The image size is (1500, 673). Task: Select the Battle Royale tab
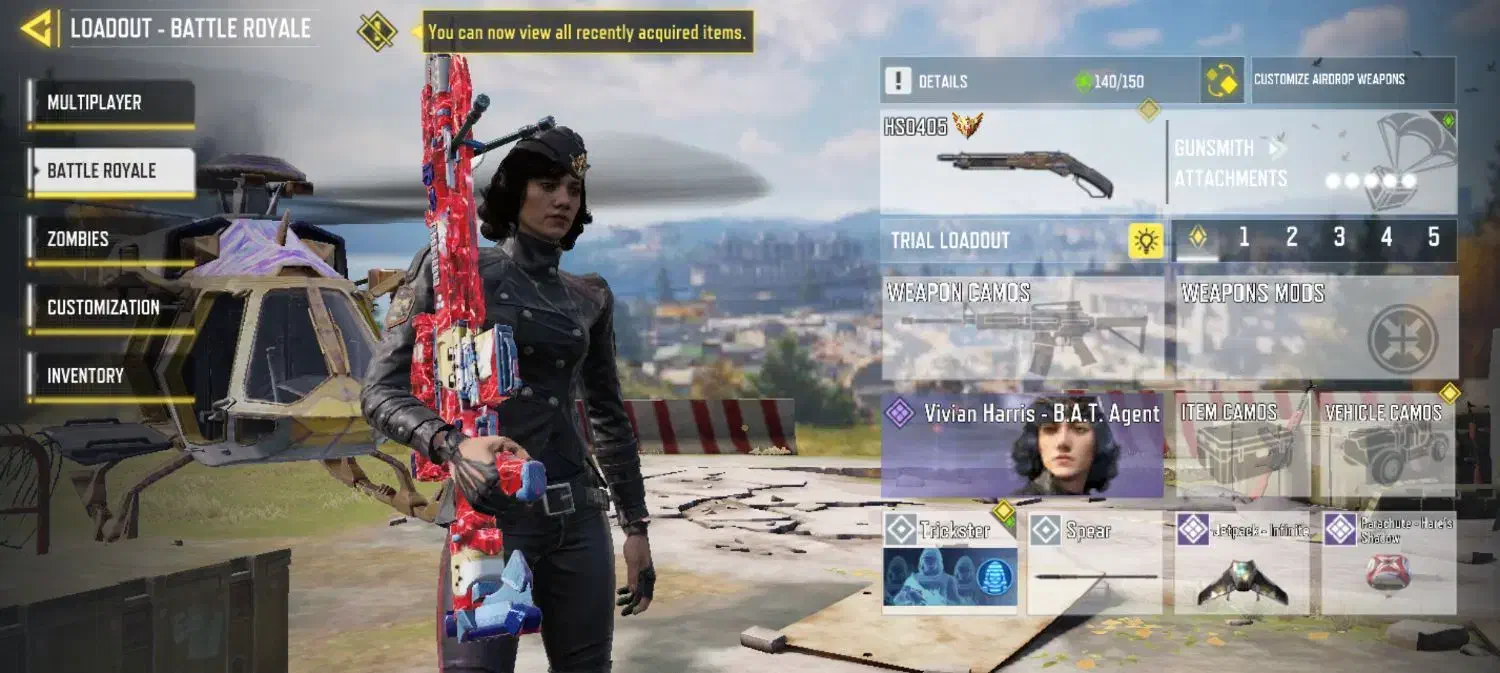click(111, 171)
